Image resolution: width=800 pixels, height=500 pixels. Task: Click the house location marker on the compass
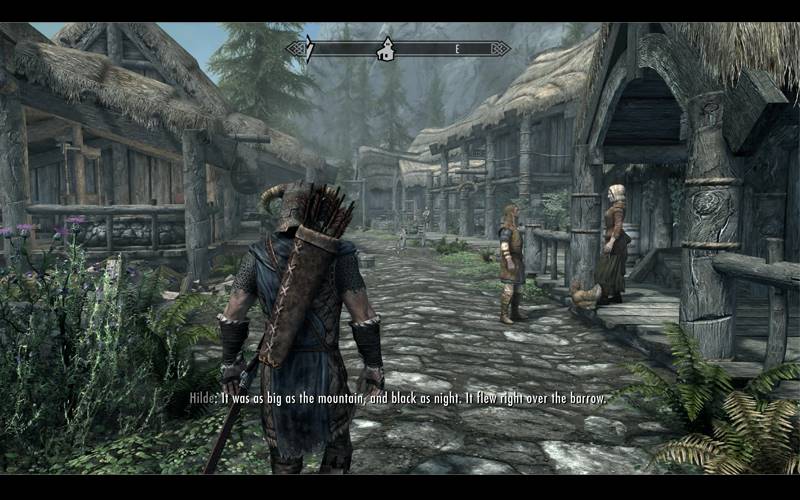[x=385, y=49]
